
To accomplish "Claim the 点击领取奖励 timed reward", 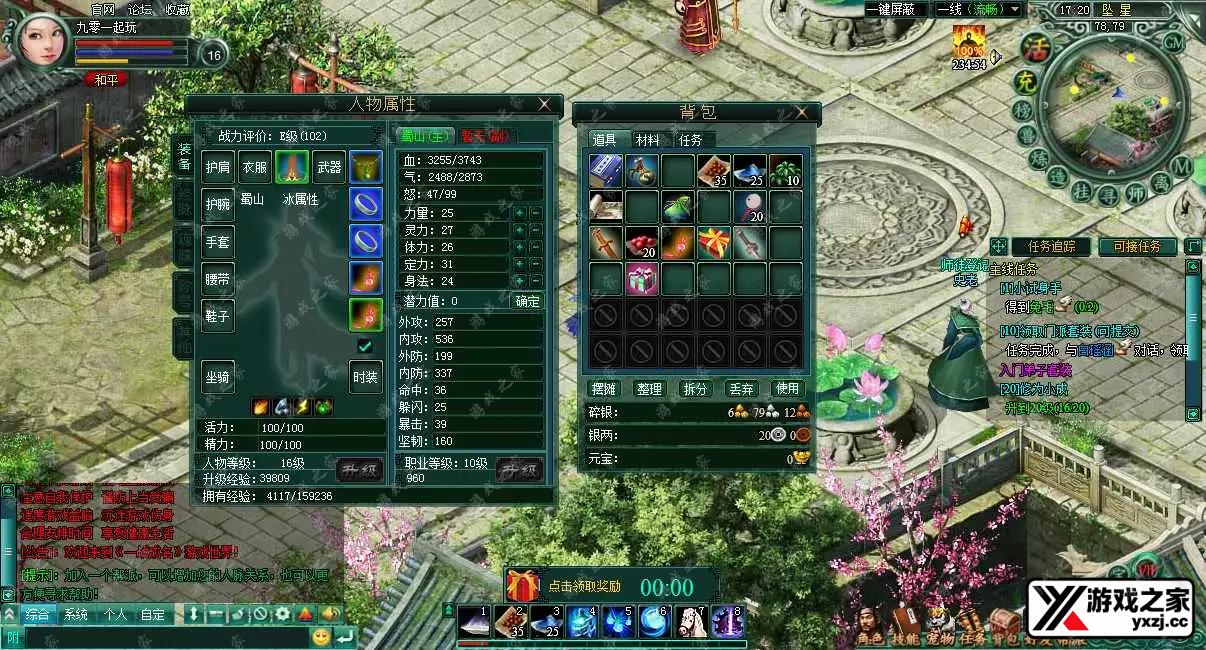I will 584,586.
